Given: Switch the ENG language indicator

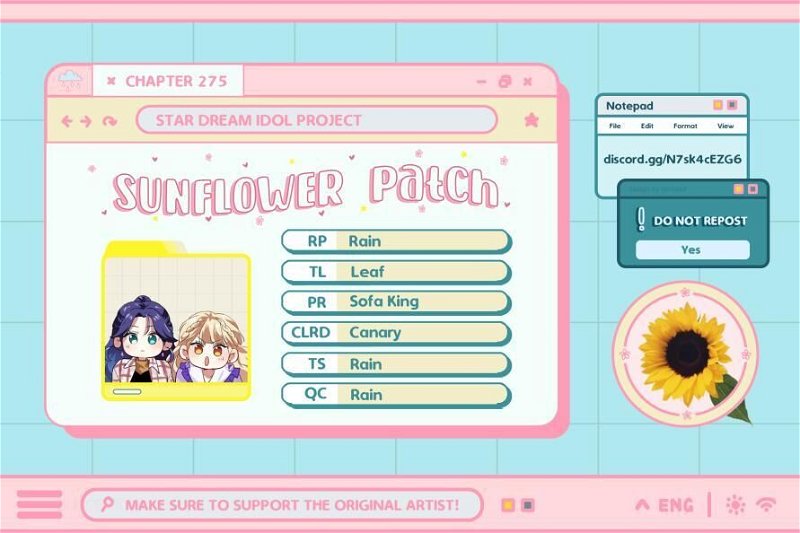Looking at the screenshot, I should [665, 505].
